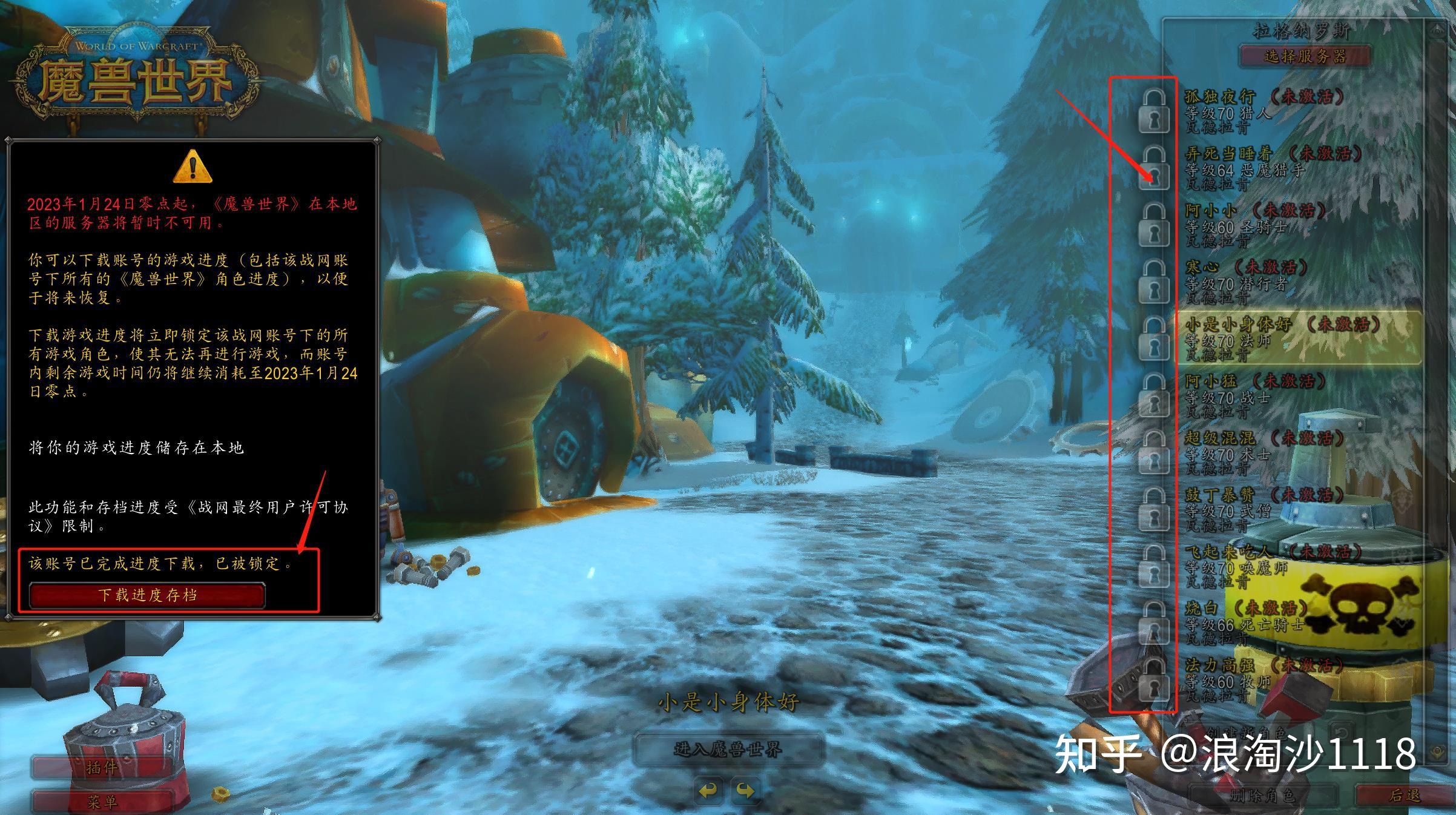Choose the demon hunter 弄死当睡着

[x=1265, y=169]
